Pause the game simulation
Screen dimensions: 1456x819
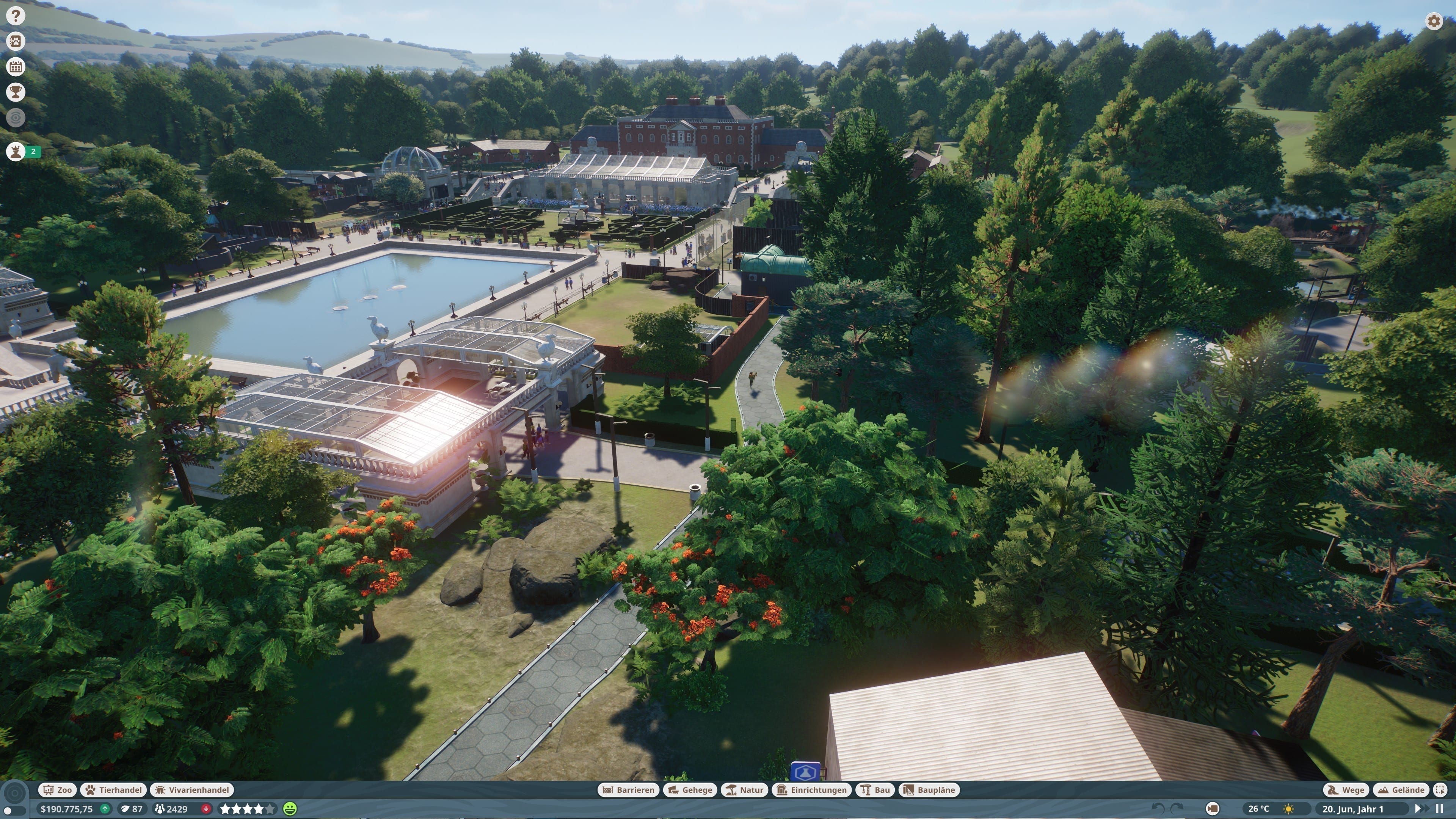click(1439, 809)
